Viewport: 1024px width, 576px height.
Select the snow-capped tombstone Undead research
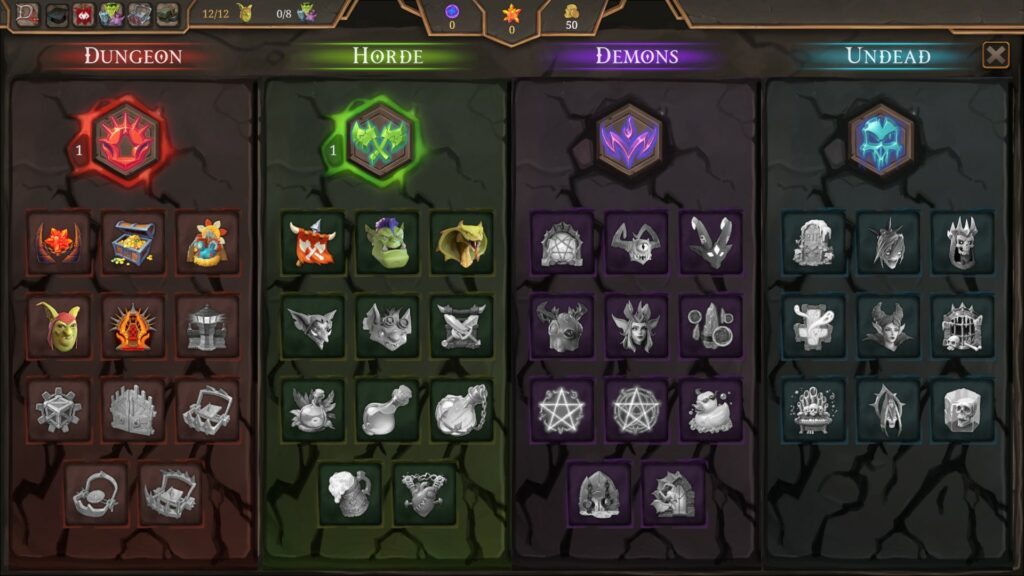pos(813,242)
